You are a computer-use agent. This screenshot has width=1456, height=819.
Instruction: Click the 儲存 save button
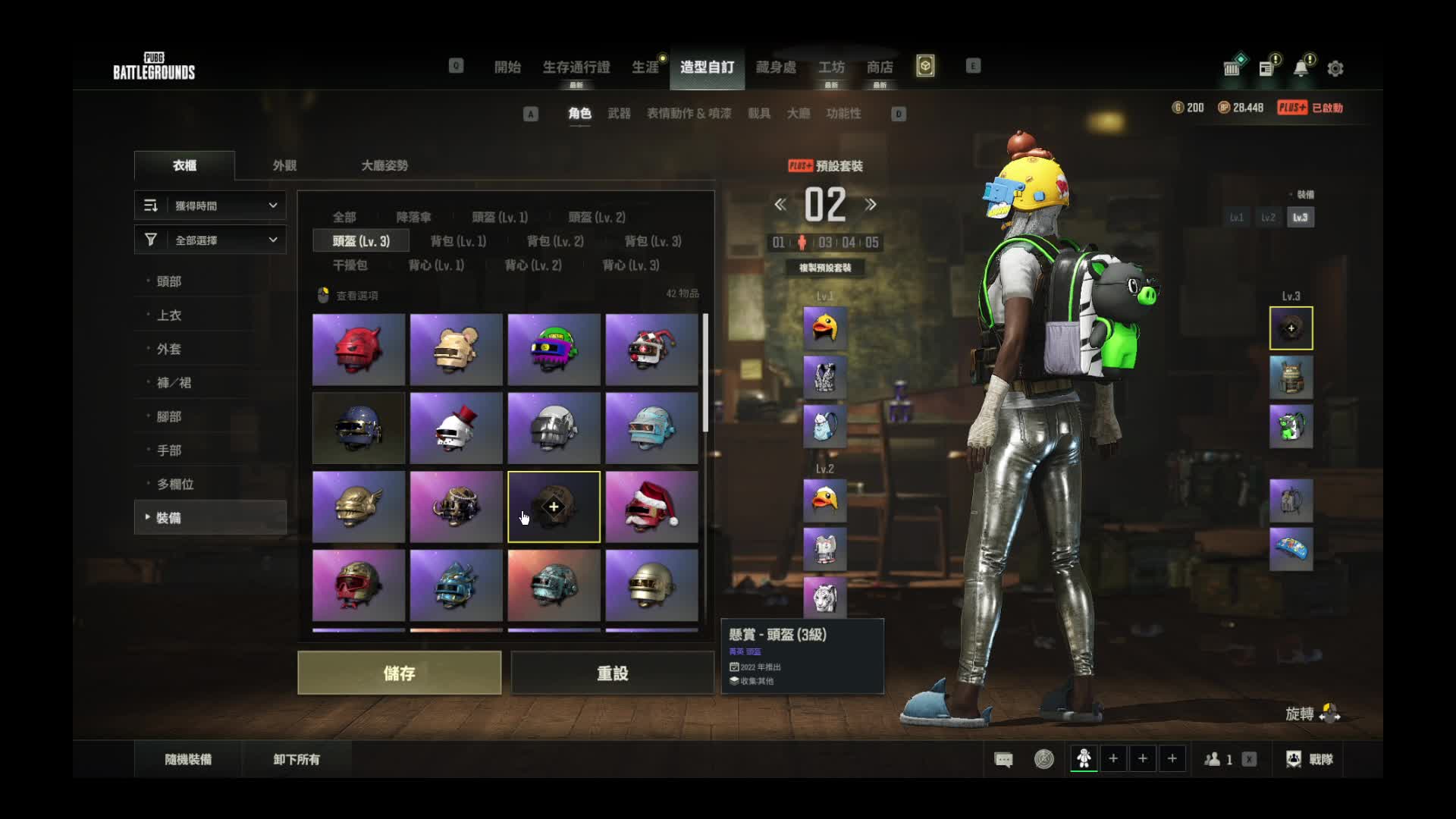coord(399,673)
